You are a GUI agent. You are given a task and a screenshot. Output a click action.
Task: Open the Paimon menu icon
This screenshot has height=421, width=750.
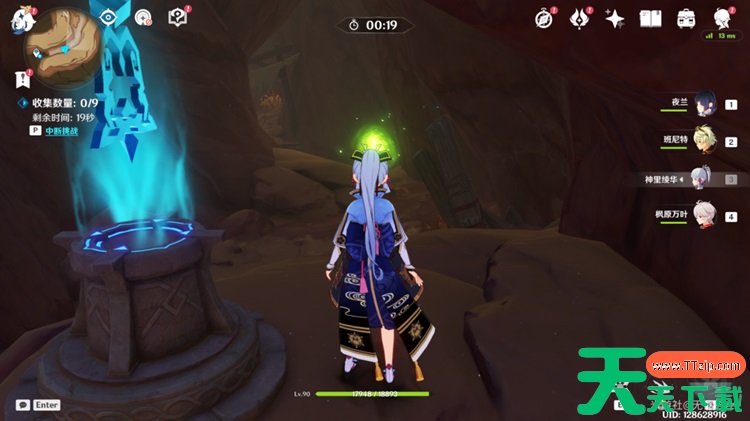(x=22, y=21)
